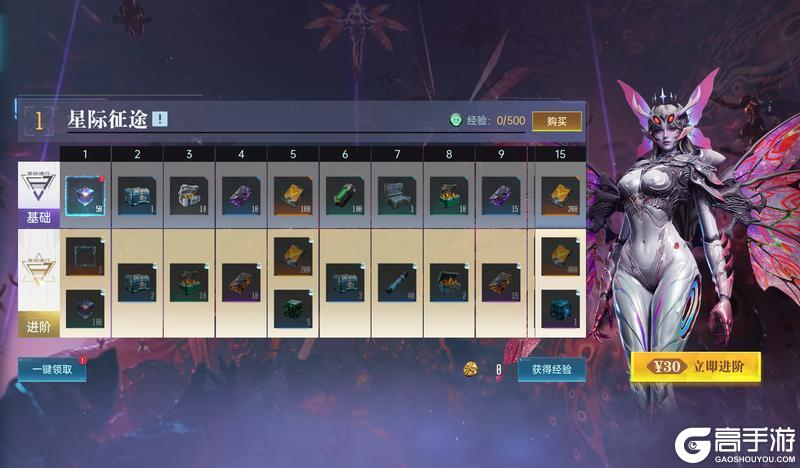Click the 购买 (buy) experience button
Image resolution: width=800 pixels, height=468 pixels.
click(x=556, y=121)
